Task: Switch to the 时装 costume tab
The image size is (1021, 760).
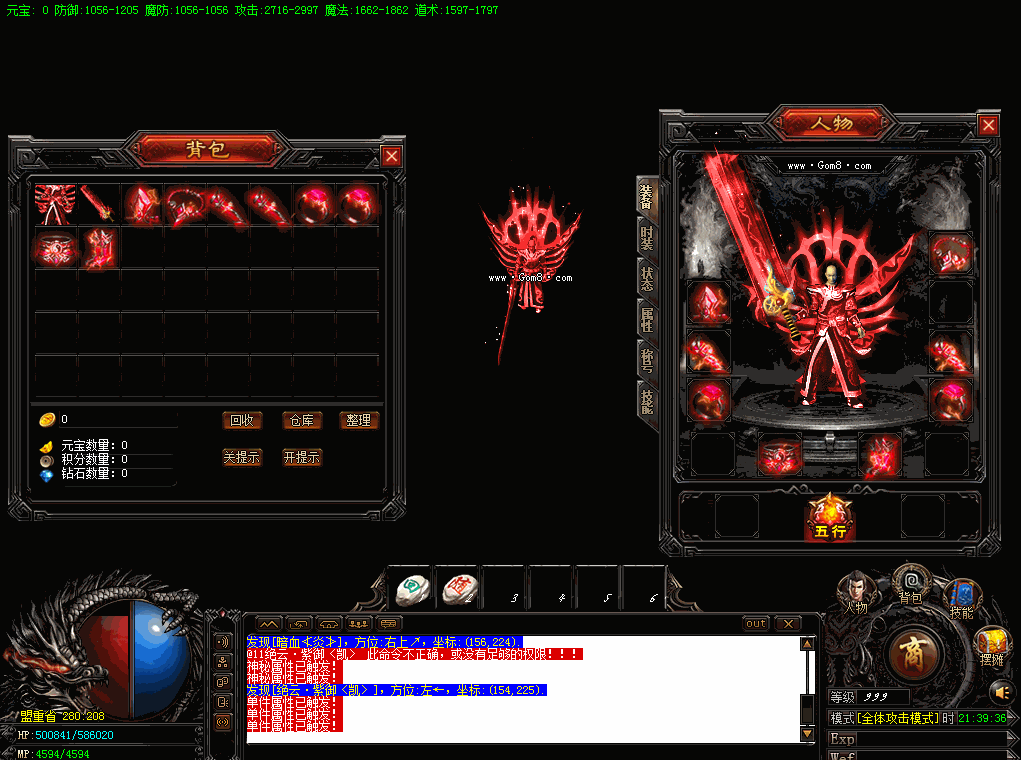Action: [x=648, y=238]
